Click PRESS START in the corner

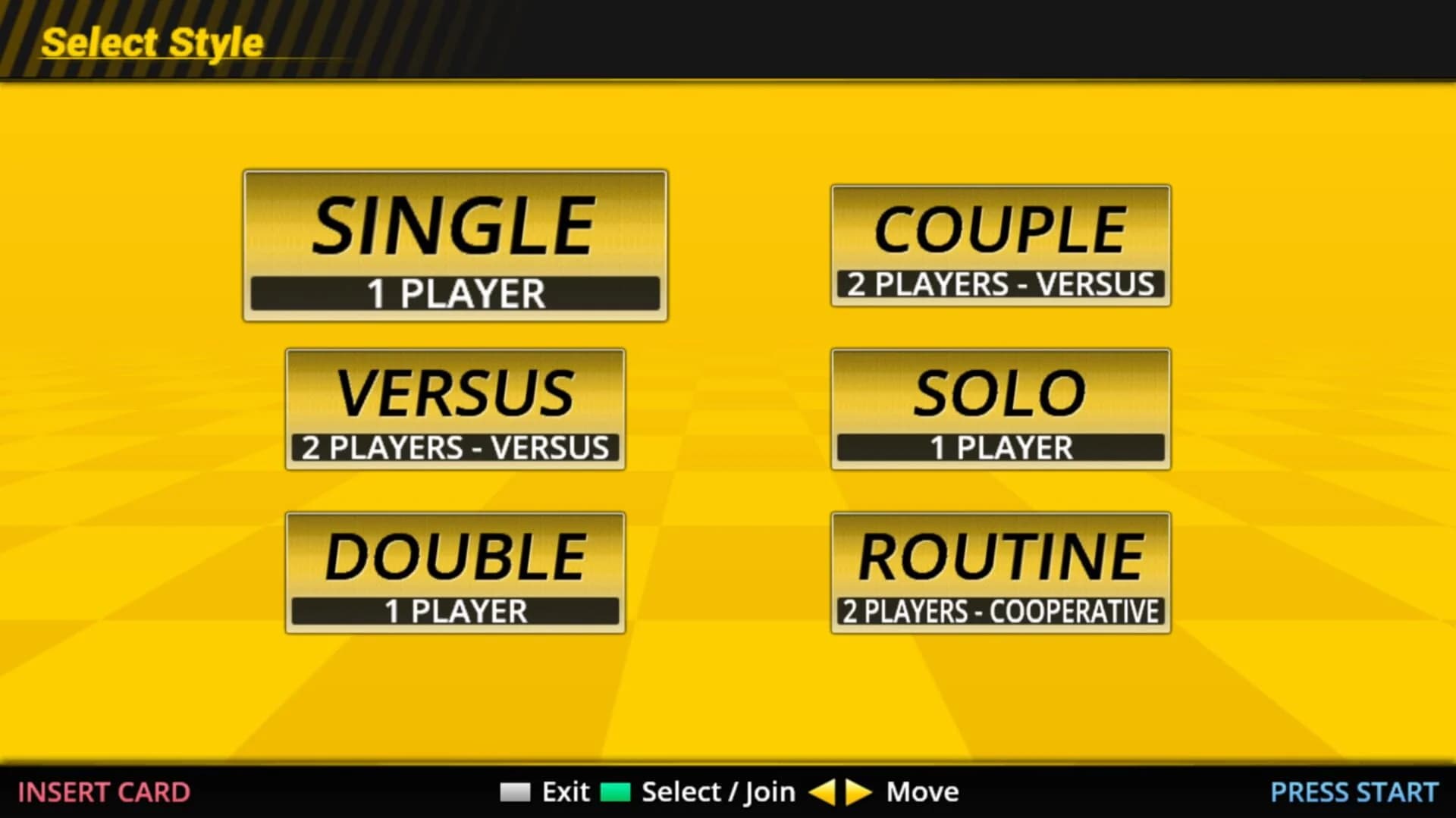1354,791
